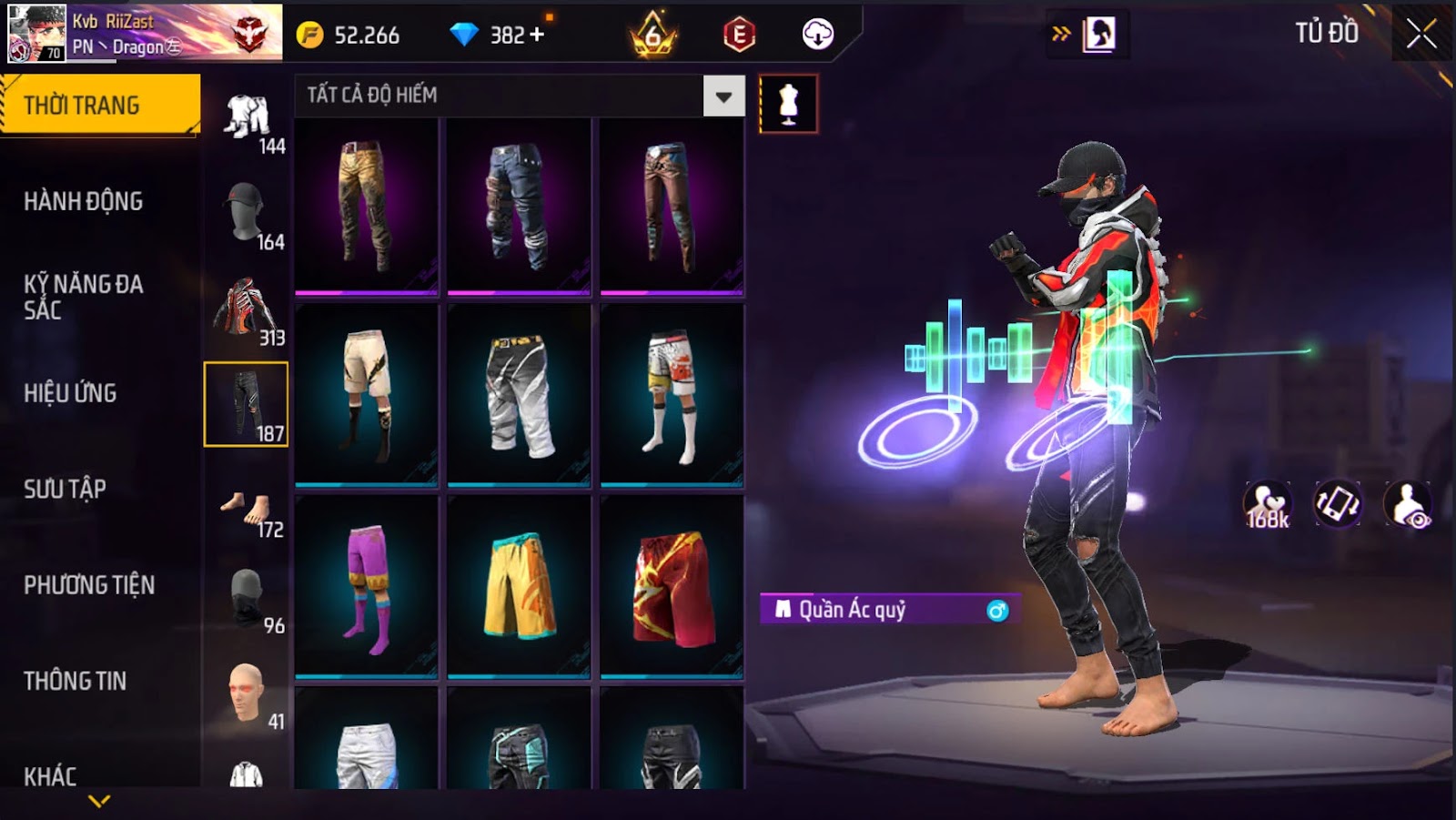Viewport: 1456px width, 820px height.
Task: Open the Hiệu Ứng tab
Action: click(x=71, y=393)
